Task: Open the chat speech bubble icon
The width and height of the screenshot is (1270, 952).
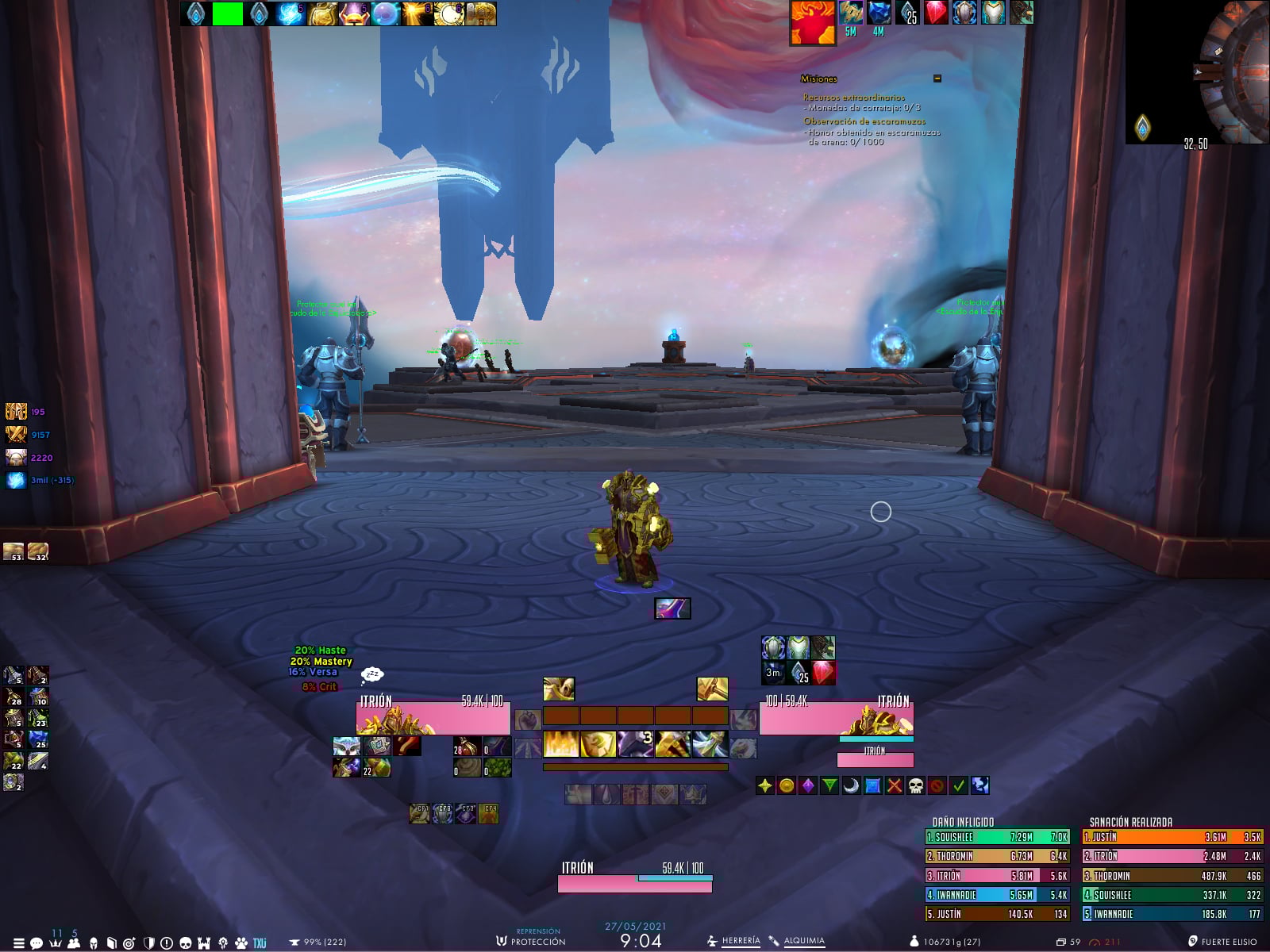Action: [x=37, y=943]
